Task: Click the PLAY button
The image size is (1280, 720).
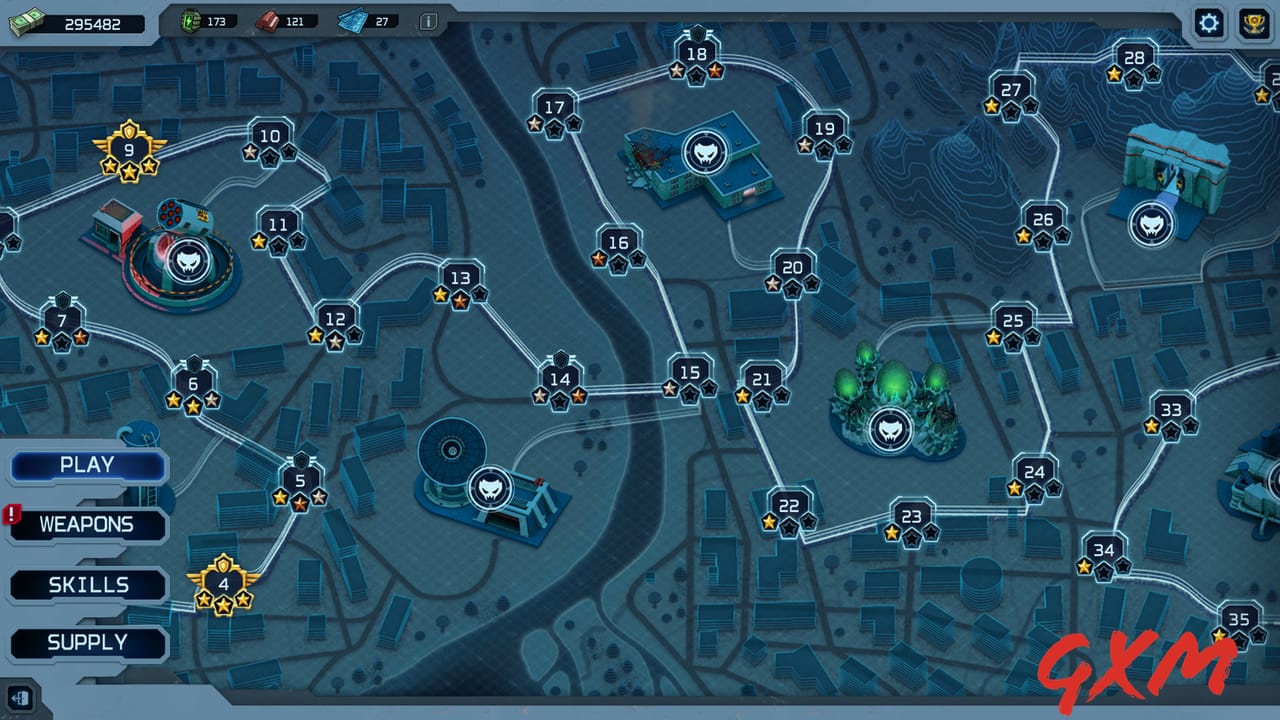Action: [x=87, y=465]
